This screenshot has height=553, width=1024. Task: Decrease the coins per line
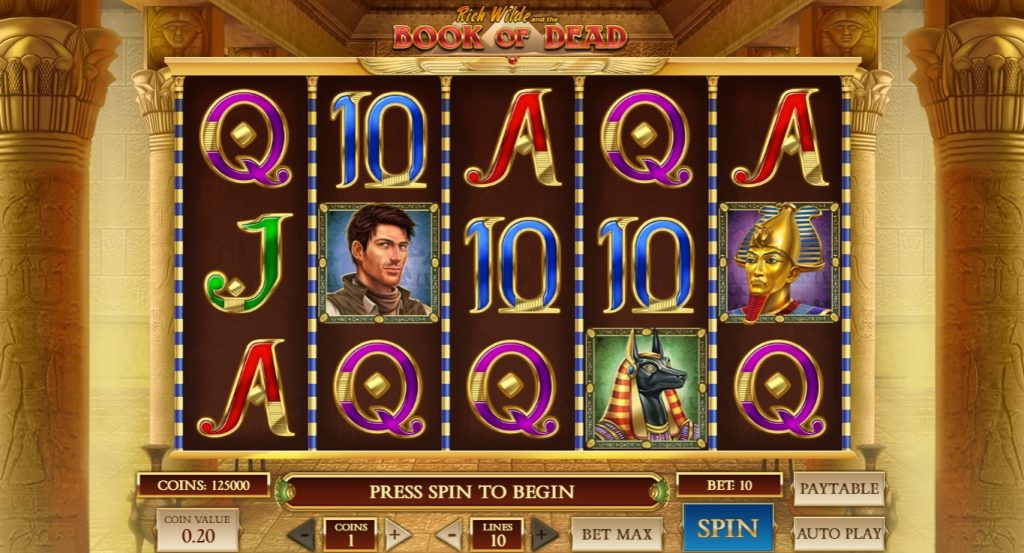pos(303,534)
